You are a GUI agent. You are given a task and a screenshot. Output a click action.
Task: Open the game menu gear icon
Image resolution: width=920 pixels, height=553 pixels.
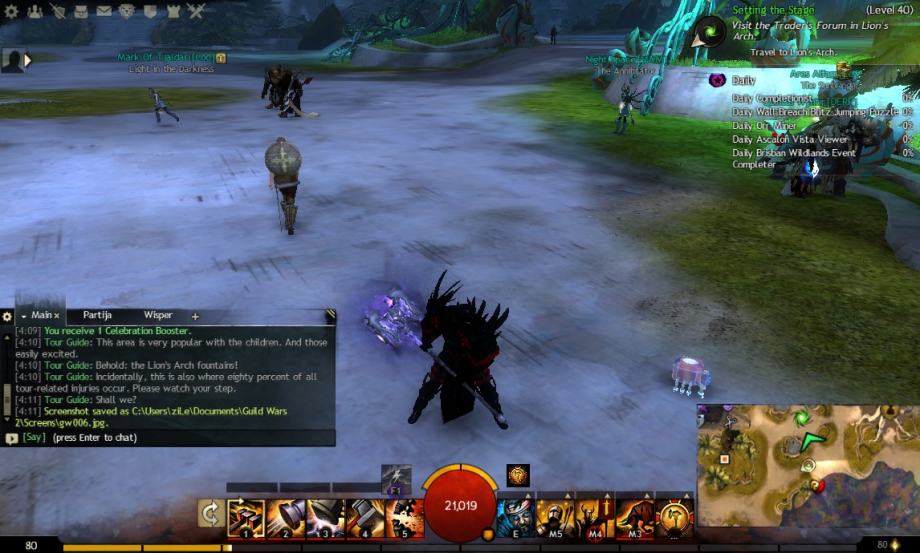pos(11,11)
